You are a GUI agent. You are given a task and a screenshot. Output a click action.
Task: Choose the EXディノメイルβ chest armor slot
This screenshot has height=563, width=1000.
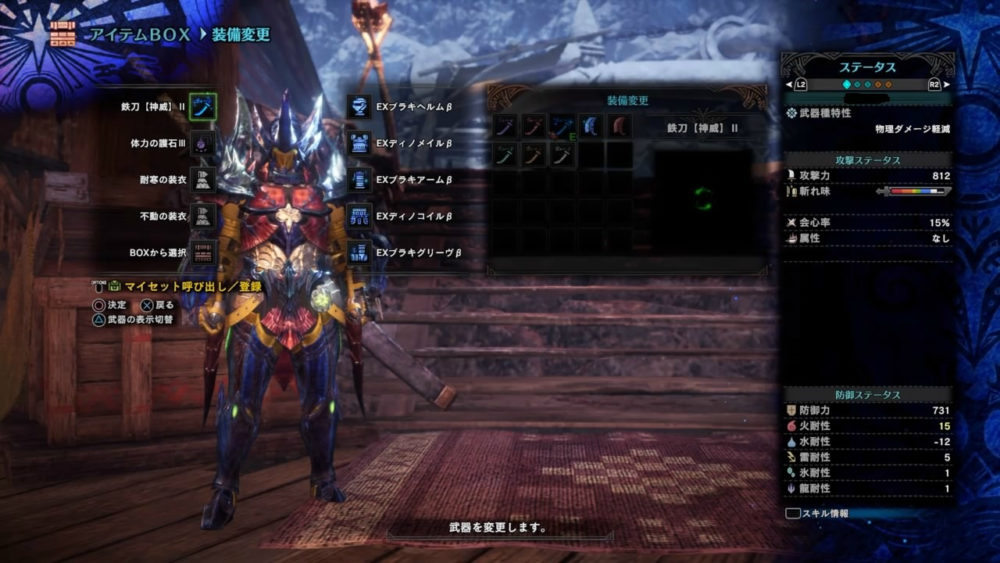(360, 144)
